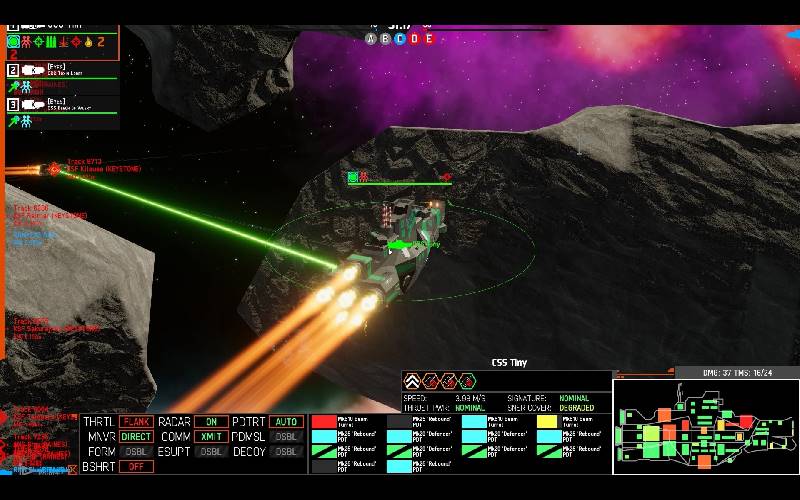Viewport: 800px width, 500px height.
Task: Toggle radar with the ON button
Action: coord(211,422)
